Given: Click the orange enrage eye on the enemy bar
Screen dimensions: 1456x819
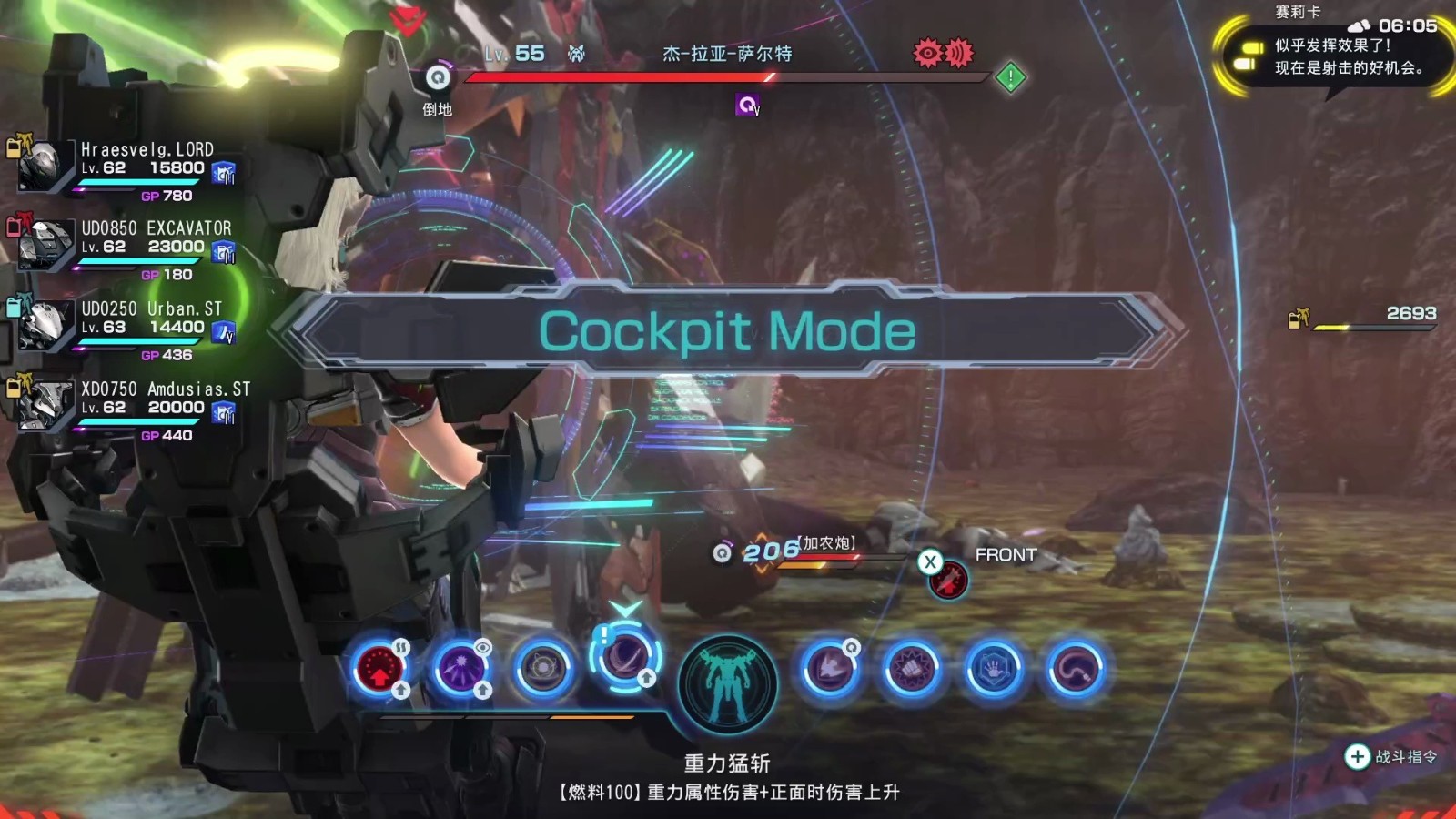Looking at the screenshot, I should 926,54.
